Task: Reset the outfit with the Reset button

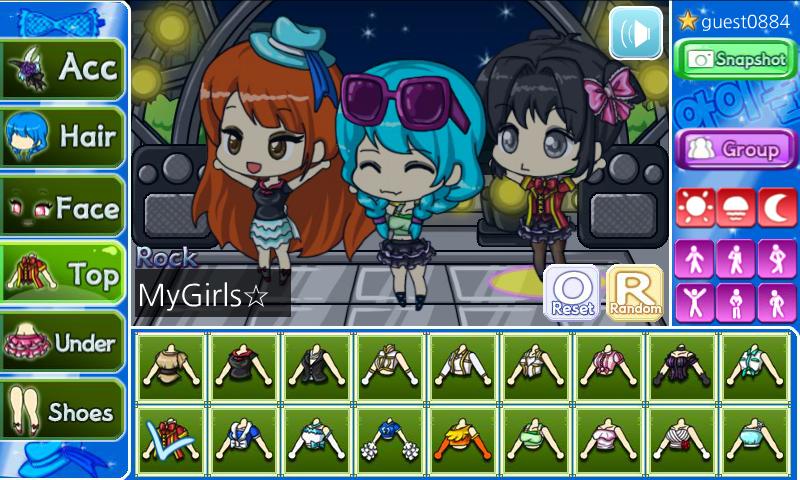Action: pos(572,293)
